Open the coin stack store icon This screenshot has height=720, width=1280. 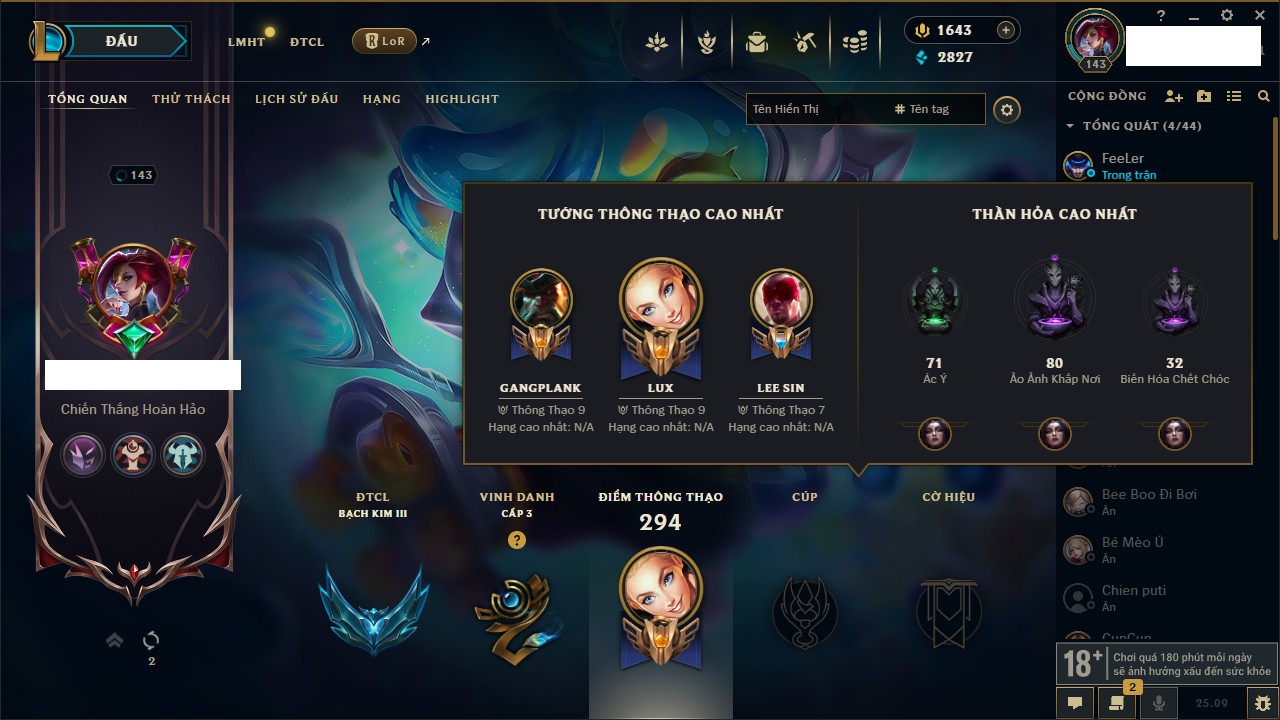pos(854,42)
